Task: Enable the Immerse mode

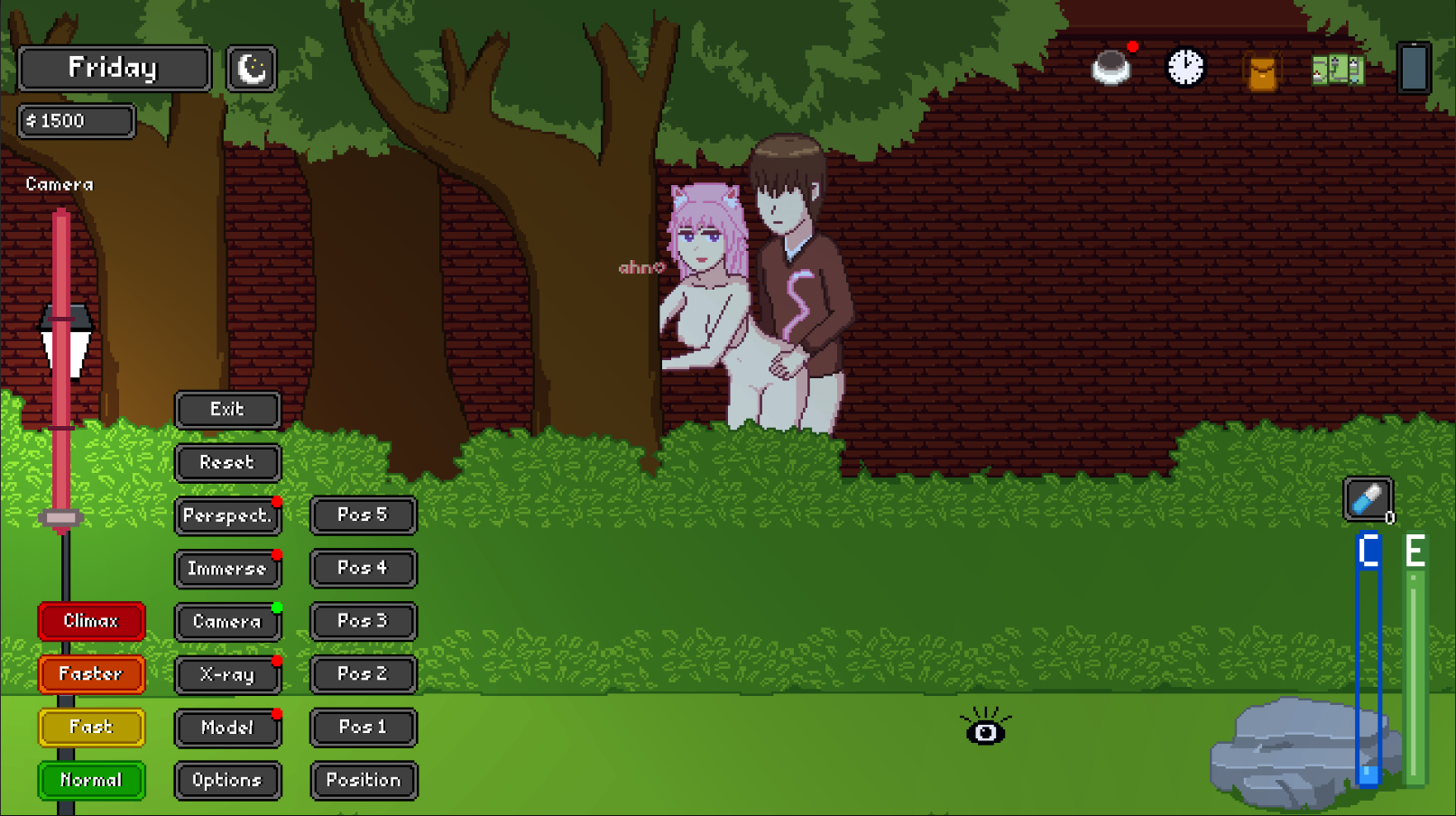Action: click(227, 569)
